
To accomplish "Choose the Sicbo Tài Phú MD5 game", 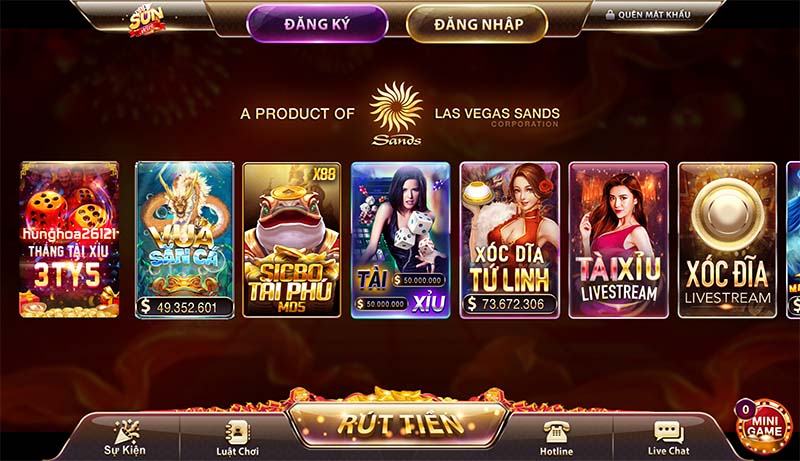I will [292, 240].
